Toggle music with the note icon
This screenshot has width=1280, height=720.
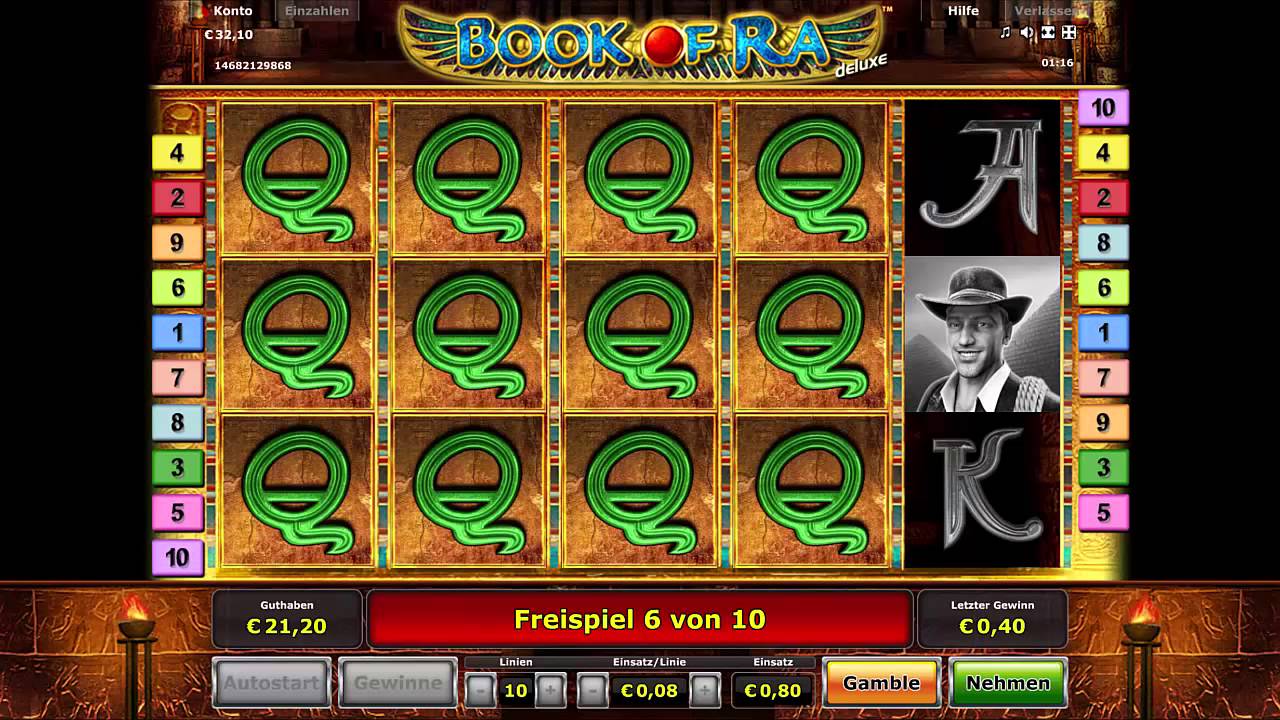1006,33
